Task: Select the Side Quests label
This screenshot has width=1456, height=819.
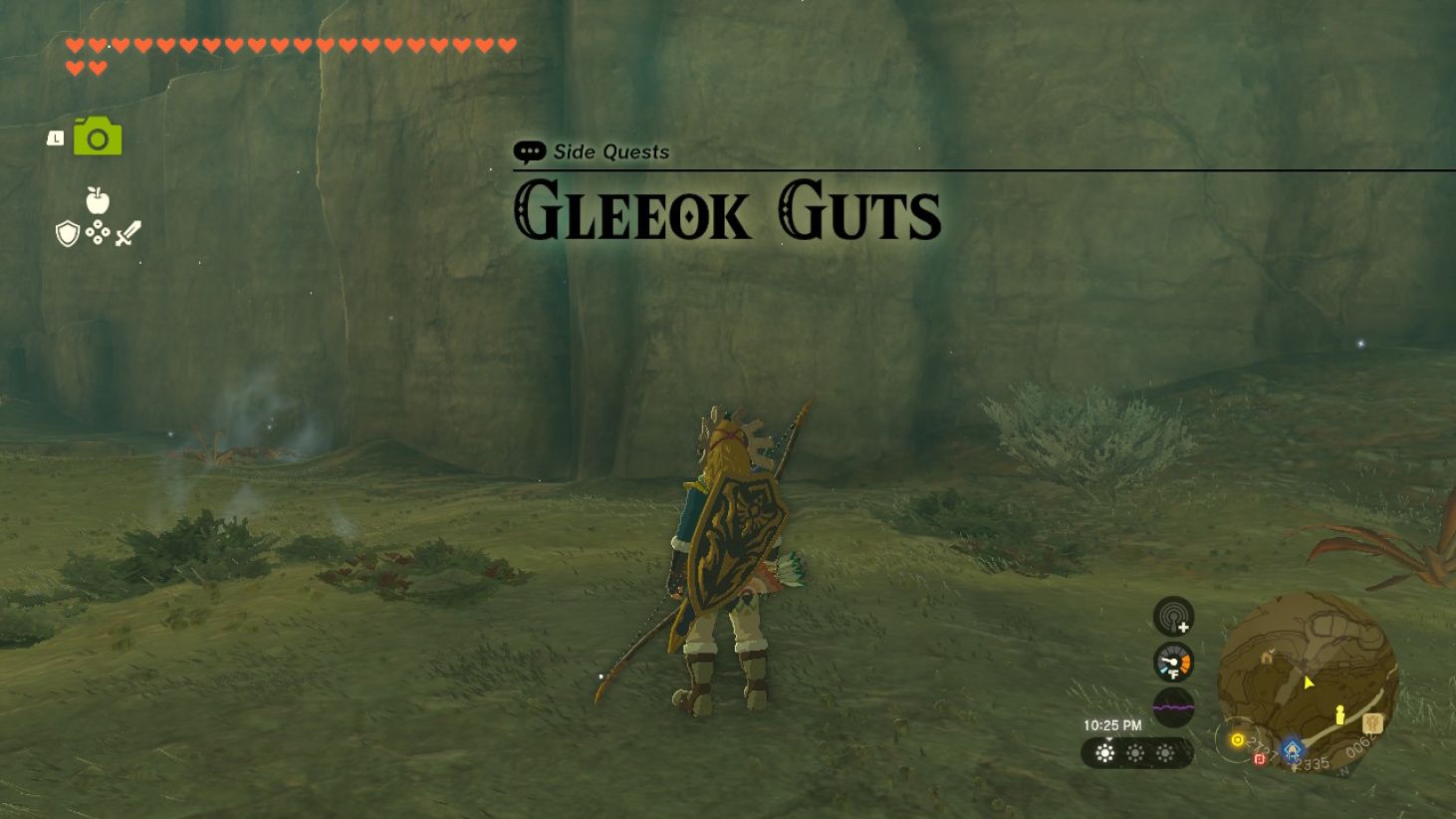Action: coord(611,151)
